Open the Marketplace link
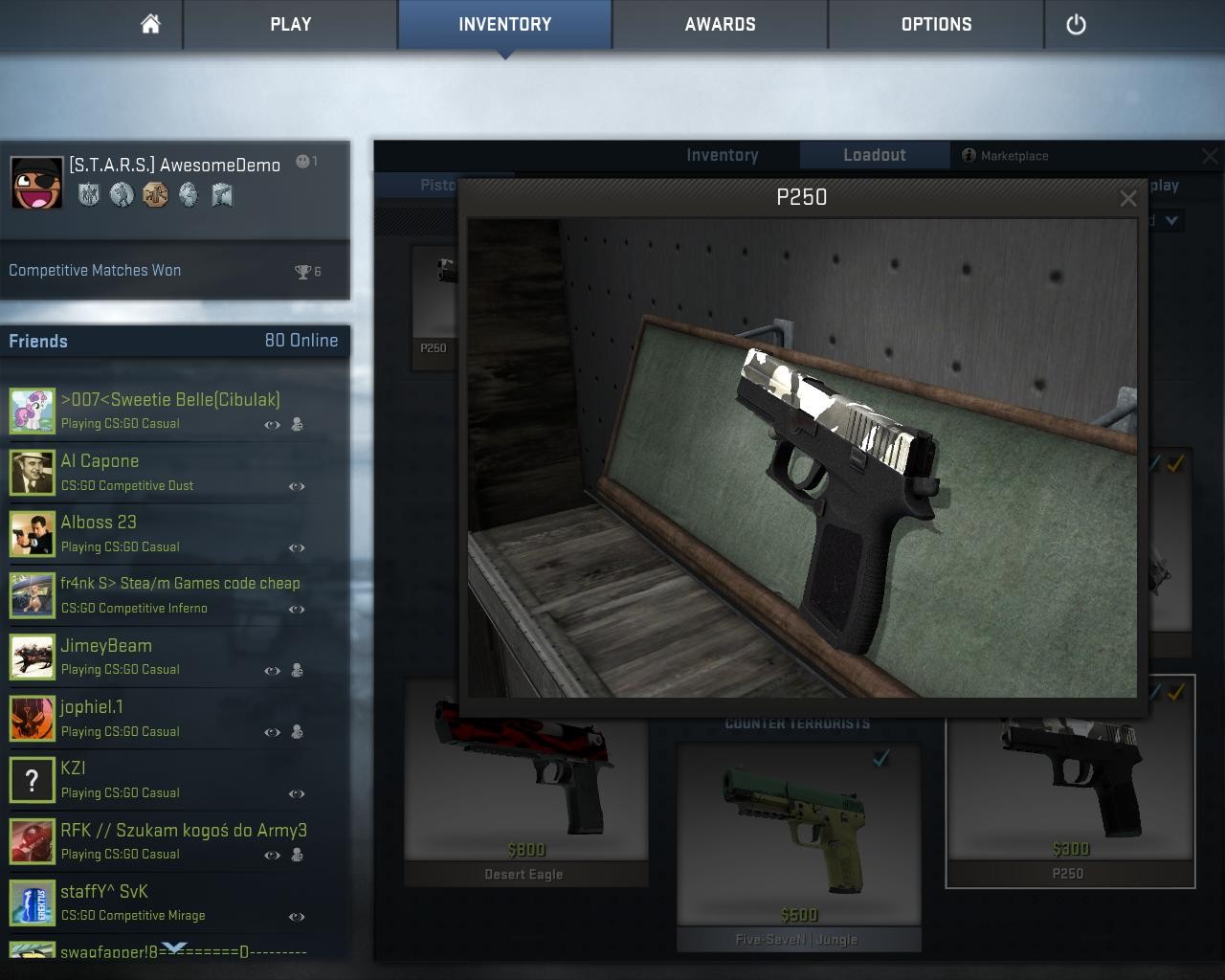1225x980 pixels. pos(1016,155)
